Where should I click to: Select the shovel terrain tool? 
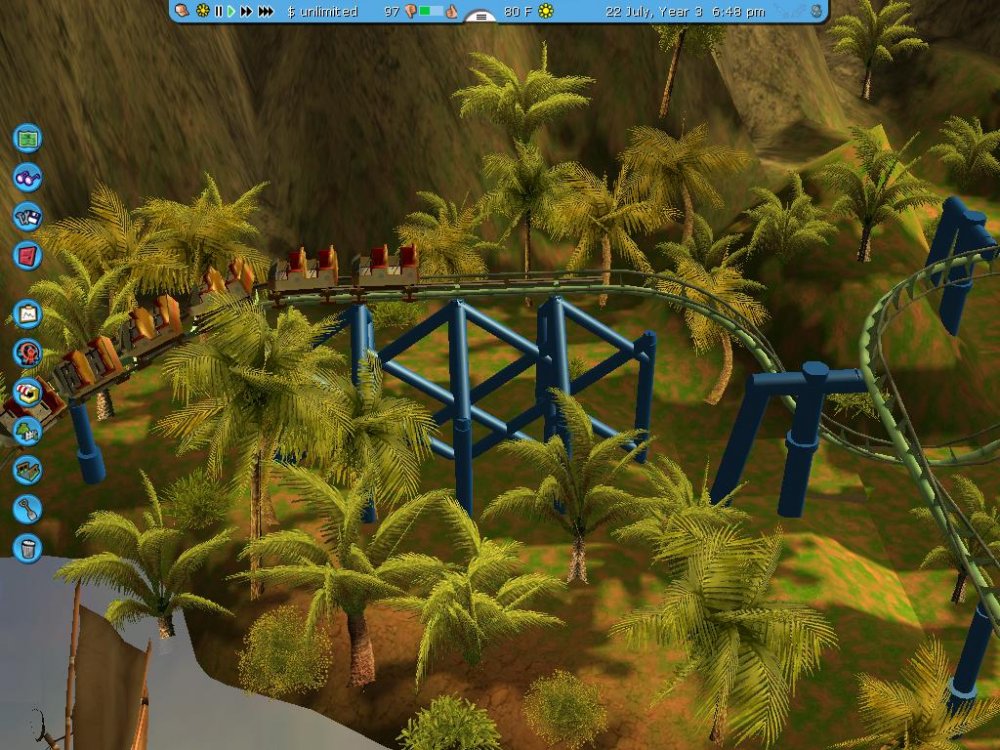[x=27, y=508]
